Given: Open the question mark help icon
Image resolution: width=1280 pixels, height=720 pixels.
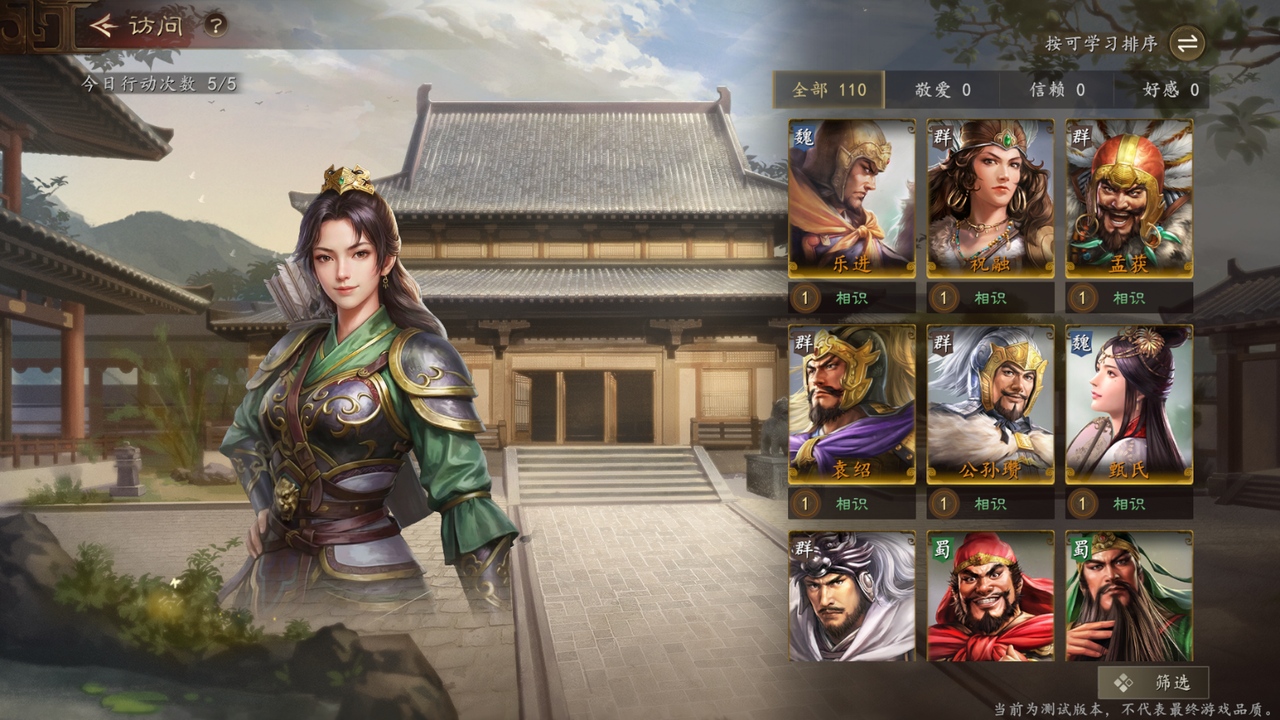Looking at the screenshot, I should [x=215, y=26].
